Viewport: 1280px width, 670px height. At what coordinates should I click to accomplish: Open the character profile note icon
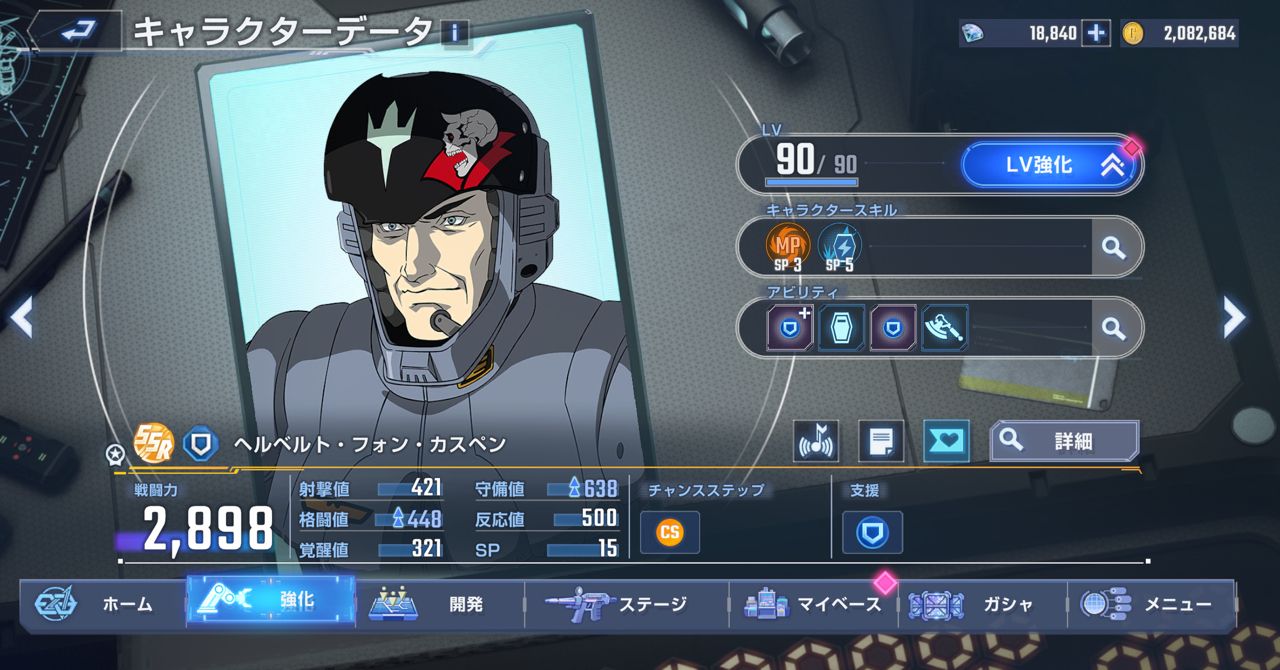[x=881, y=441]
